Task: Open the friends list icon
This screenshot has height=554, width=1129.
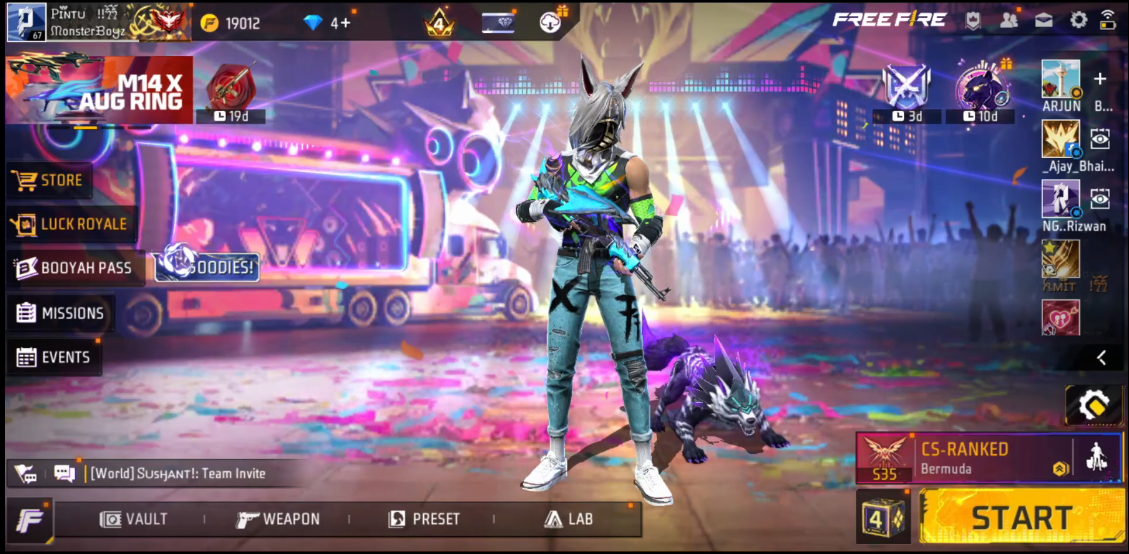Action: click(1009, 20)
